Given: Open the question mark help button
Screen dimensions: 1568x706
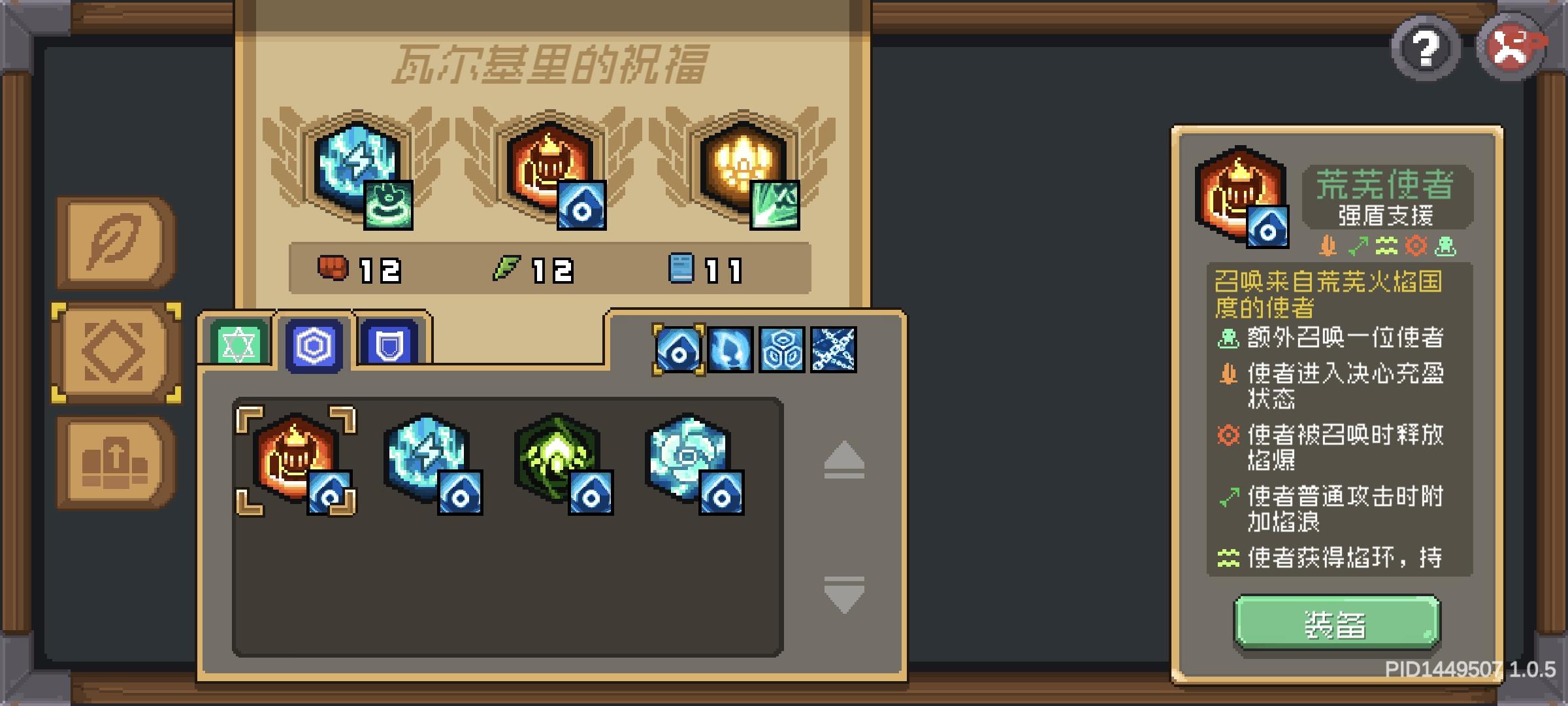Looking at the screenshot, I should (1425, 47).
